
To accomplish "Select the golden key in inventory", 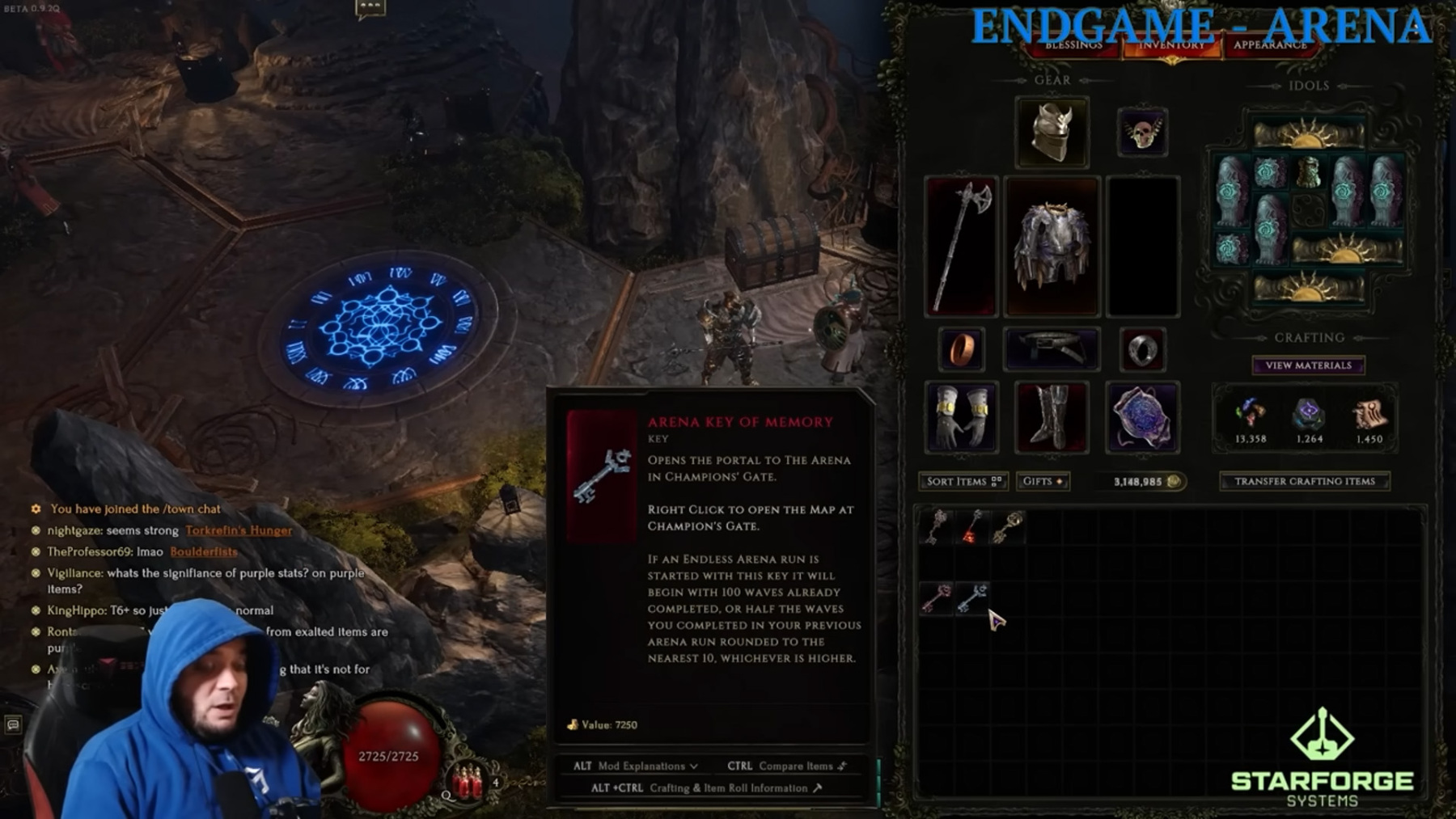I will point(1007,526).
